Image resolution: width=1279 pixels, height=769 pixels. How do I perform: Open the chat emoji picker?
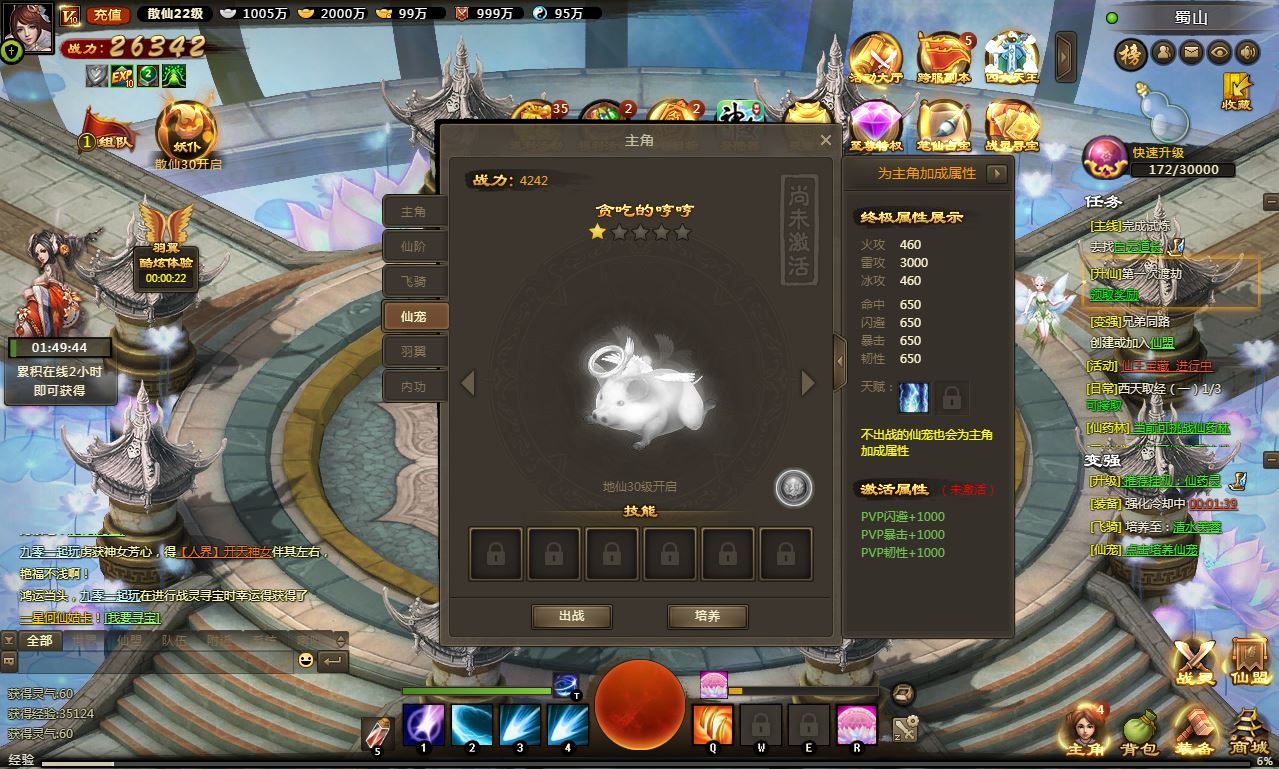click(305, 660)
